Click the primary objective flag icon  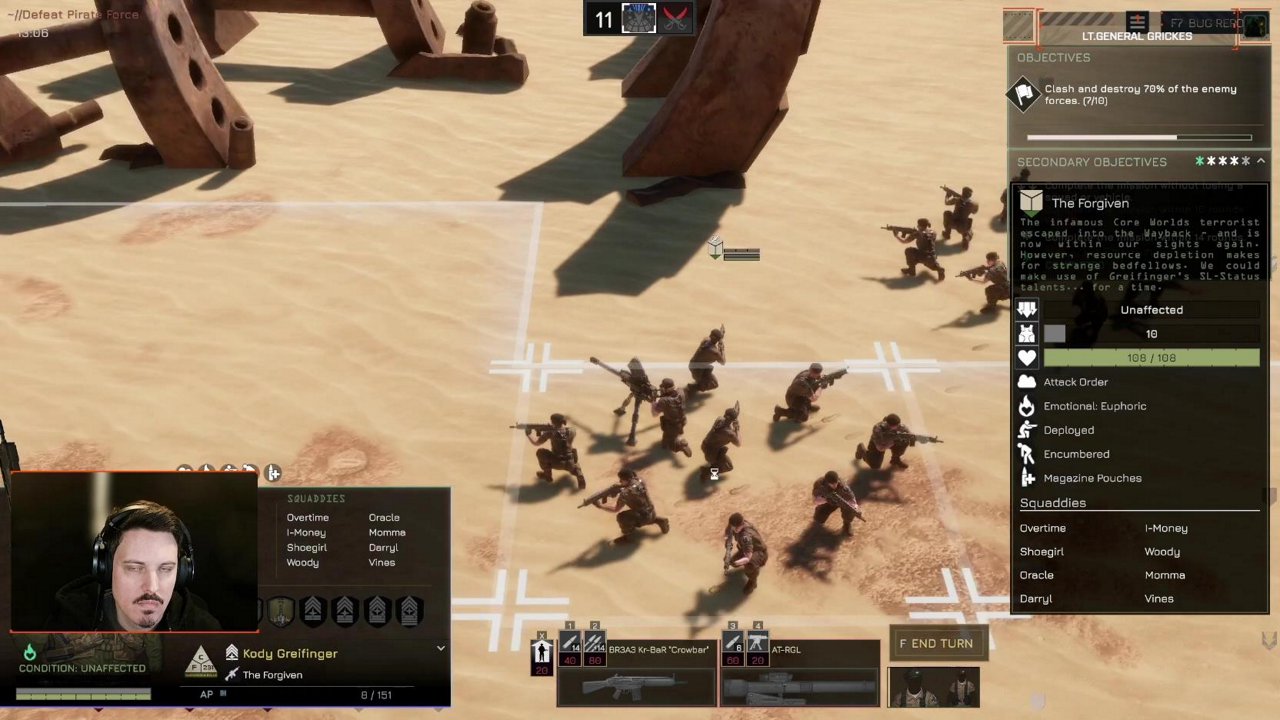(1025, 95)
